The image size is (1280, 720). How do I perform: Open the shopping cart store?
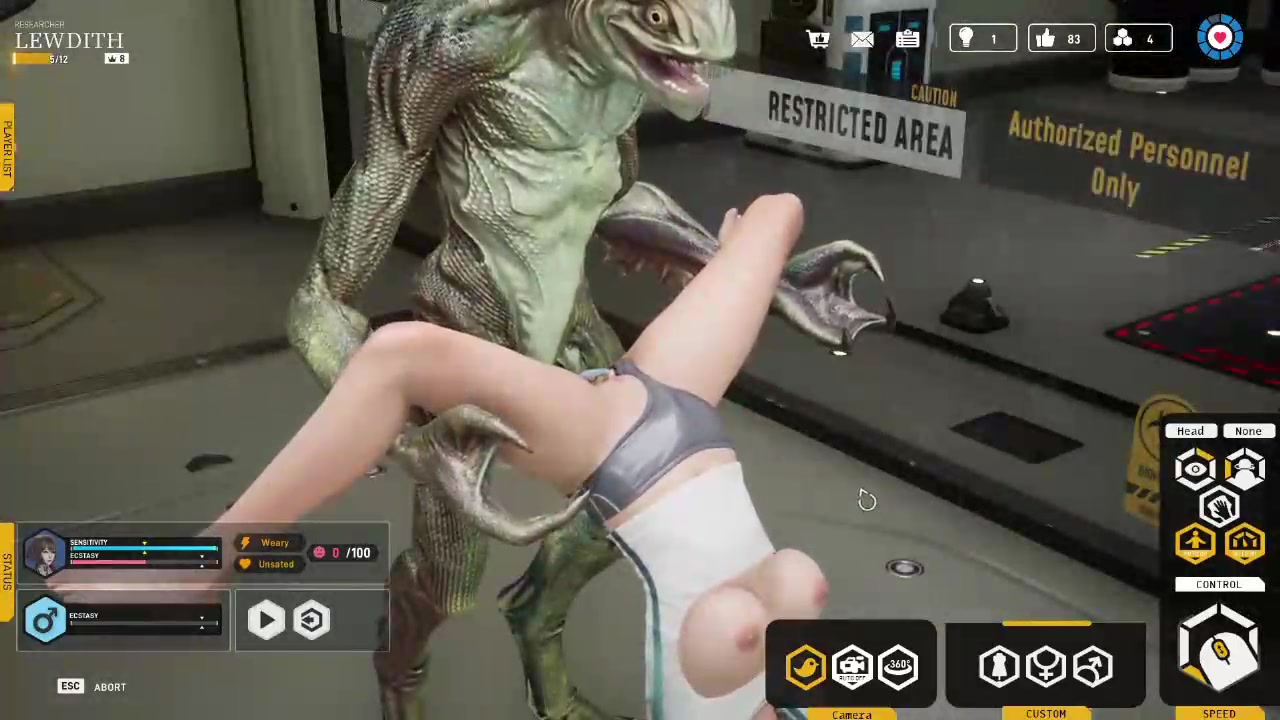[x=818, y=39]
